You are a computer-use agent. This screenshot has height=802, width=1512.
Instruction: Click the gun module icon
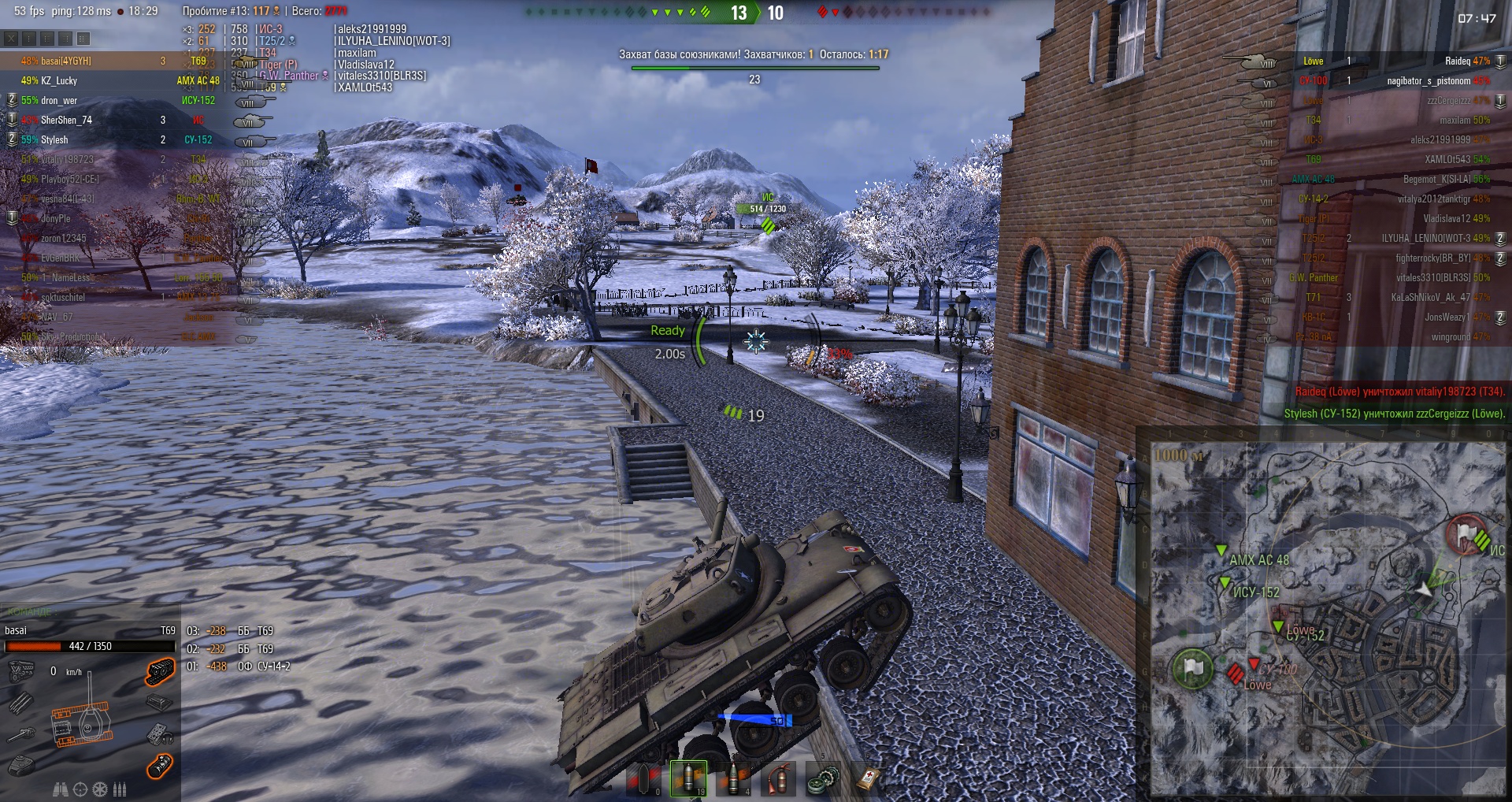(x=21, y=734)
